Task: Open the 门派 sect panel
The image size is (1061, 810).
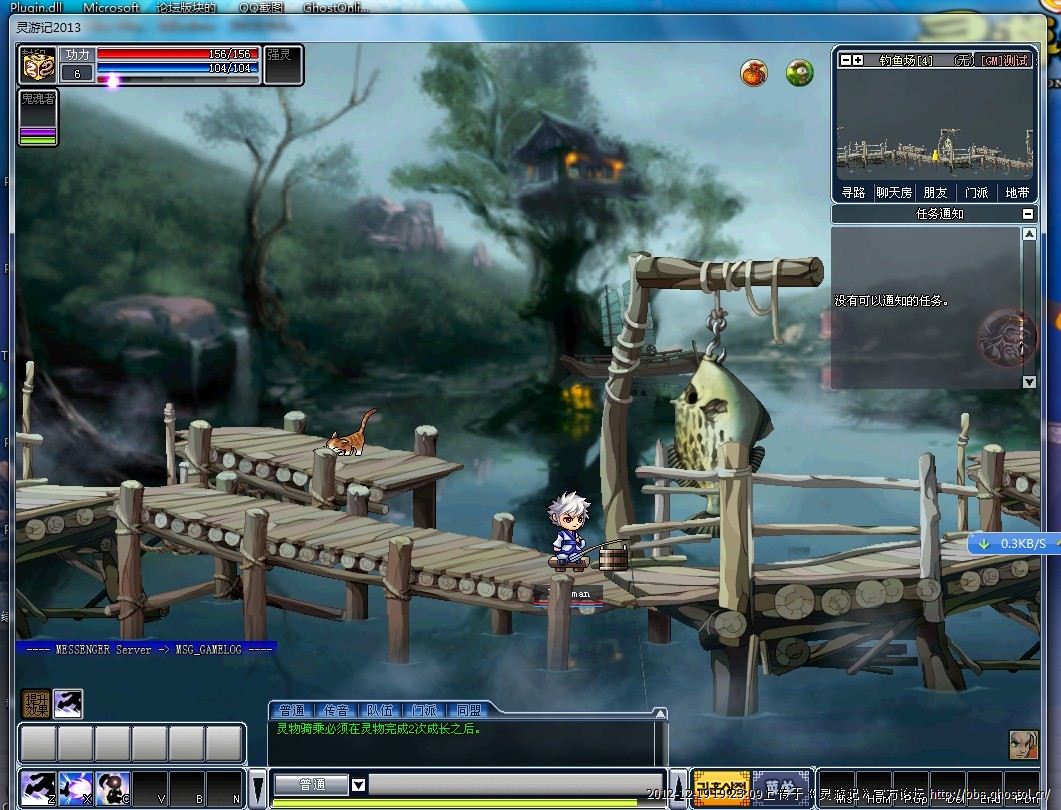Action: pyautogui.click(x=976, y=193)
